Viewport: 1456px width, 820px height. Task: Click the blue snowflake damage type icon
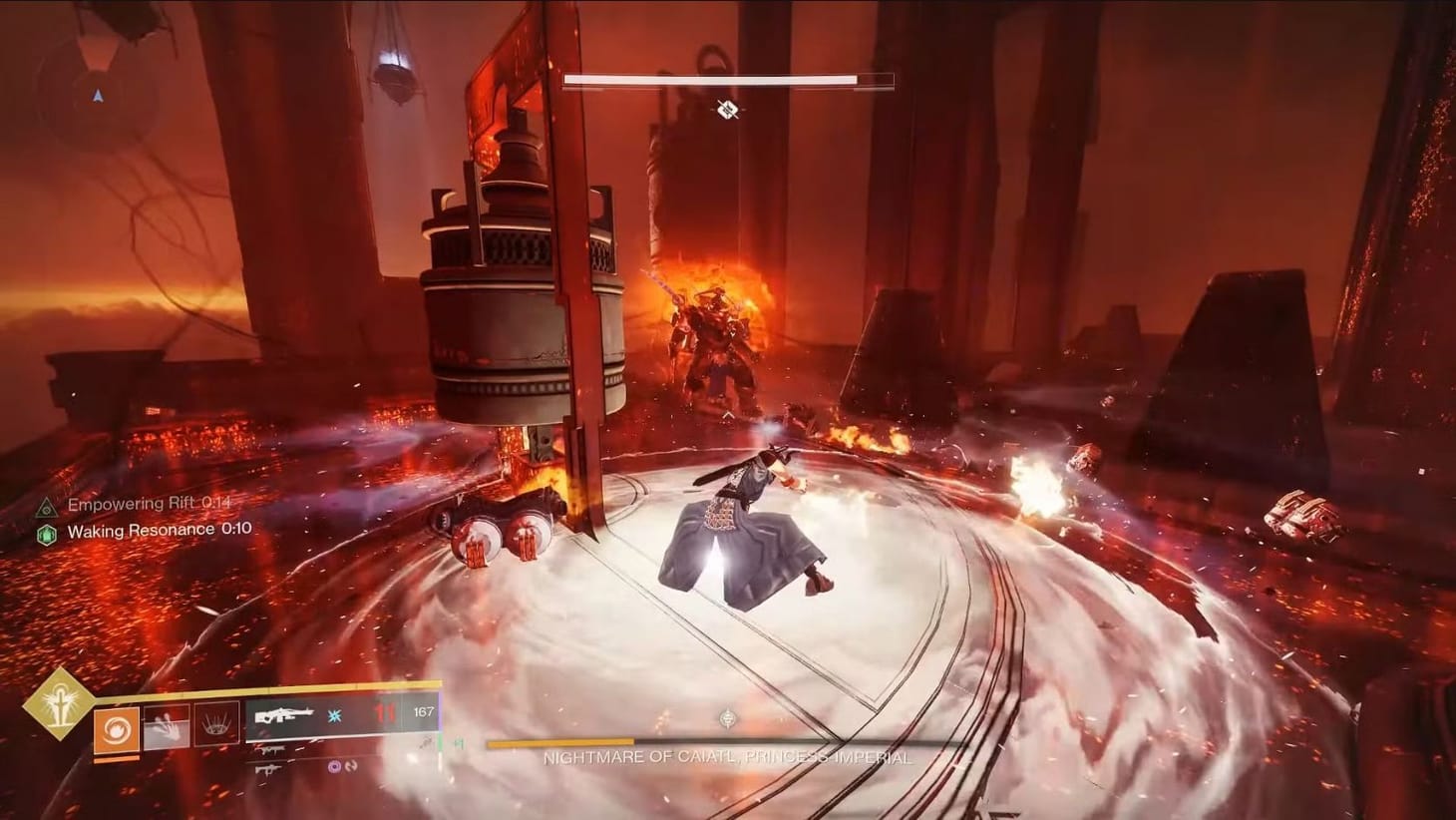[333, 714]
